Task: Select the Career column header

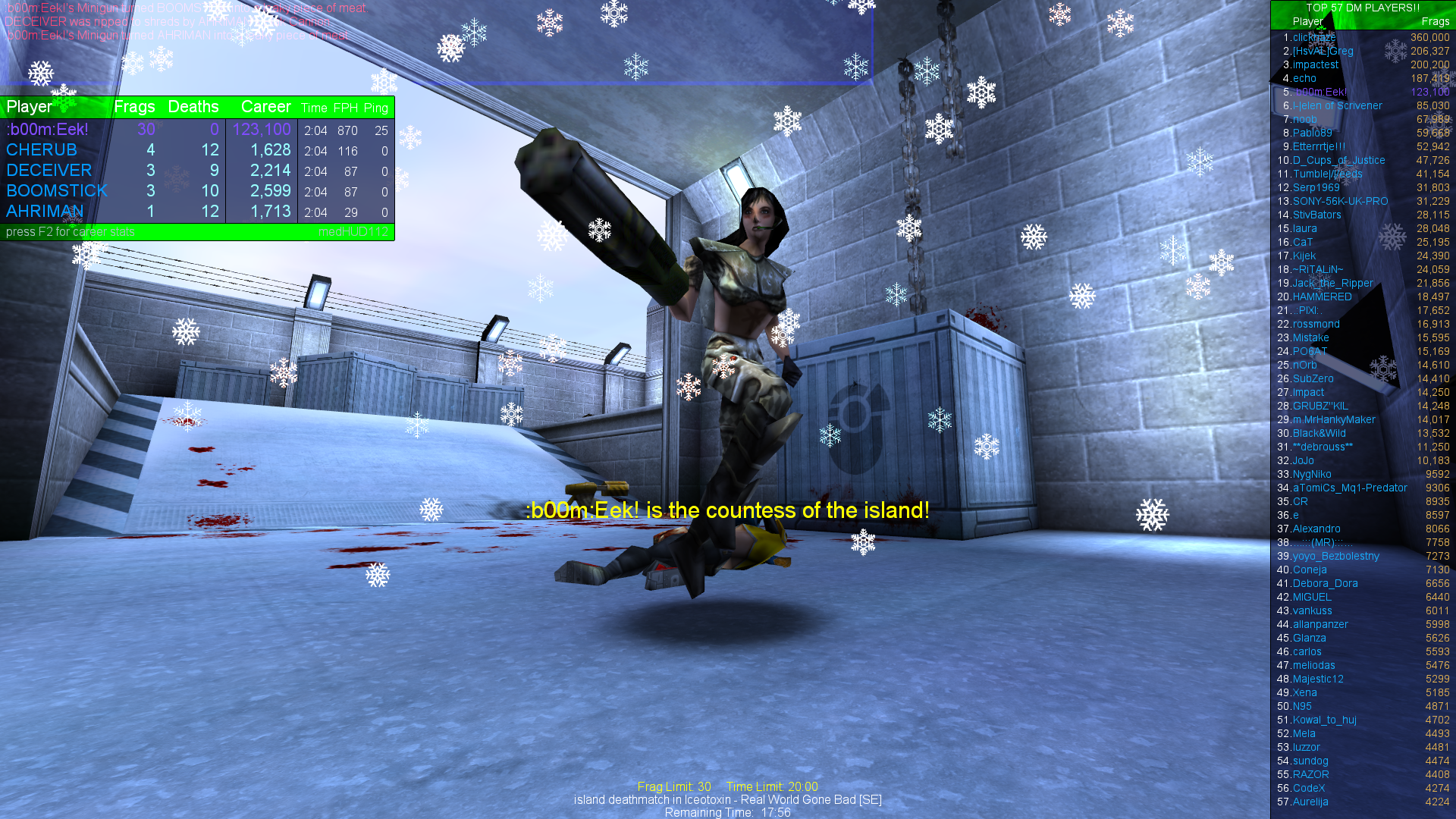Action: (266, 107)
